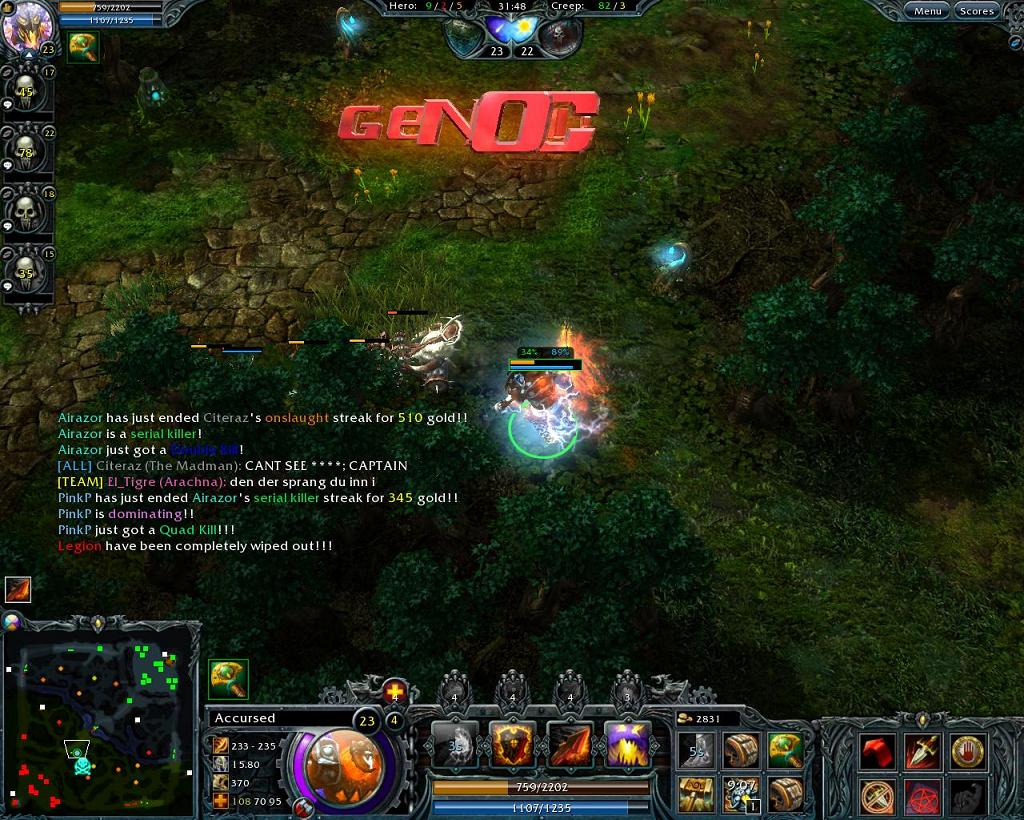Activate the purple fanged-maw ultimate ability
1024x820 pixels.
tap(628, 746)
